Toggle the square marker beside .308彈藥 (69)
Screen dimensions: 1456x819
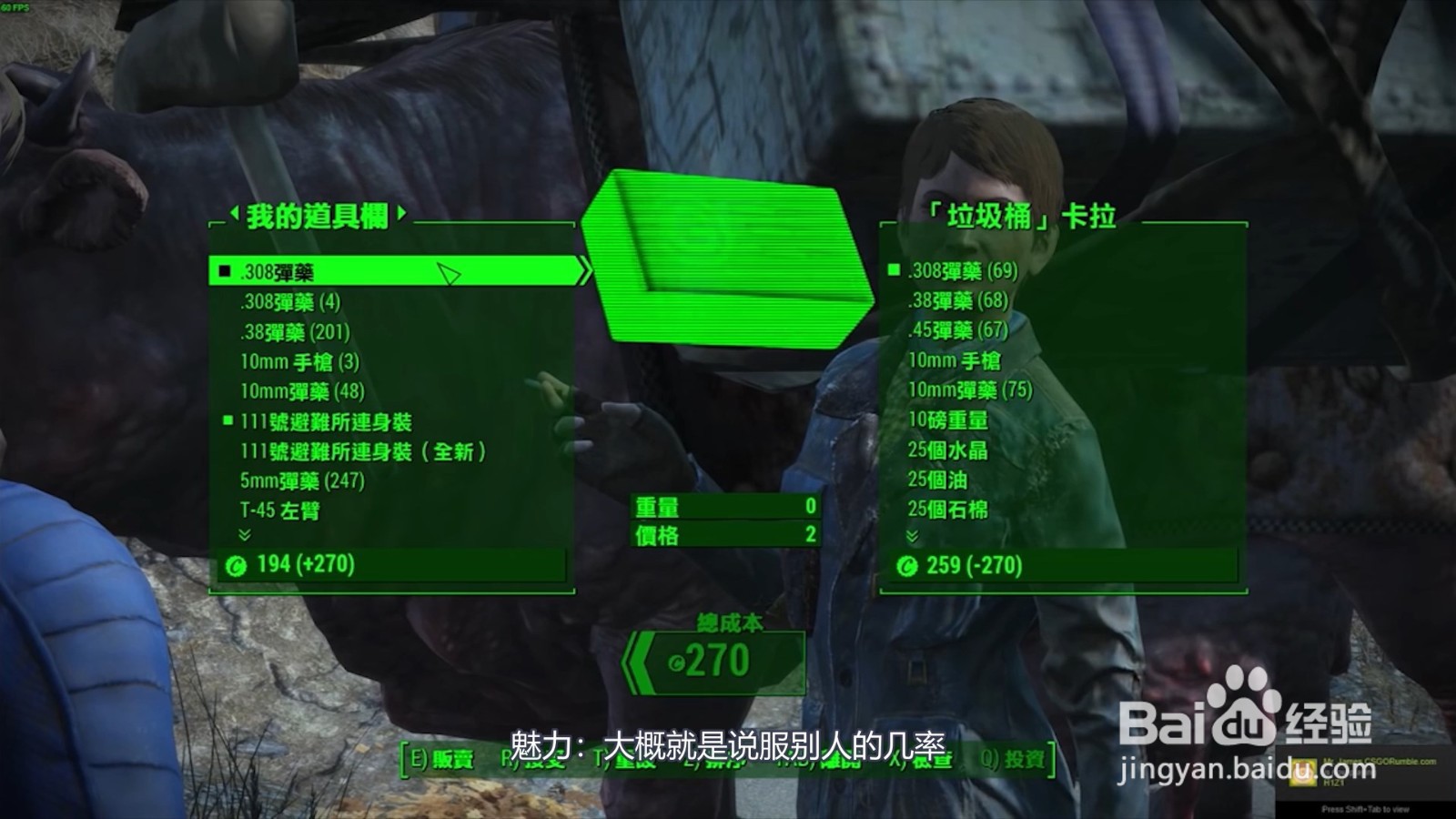[895, 271]
